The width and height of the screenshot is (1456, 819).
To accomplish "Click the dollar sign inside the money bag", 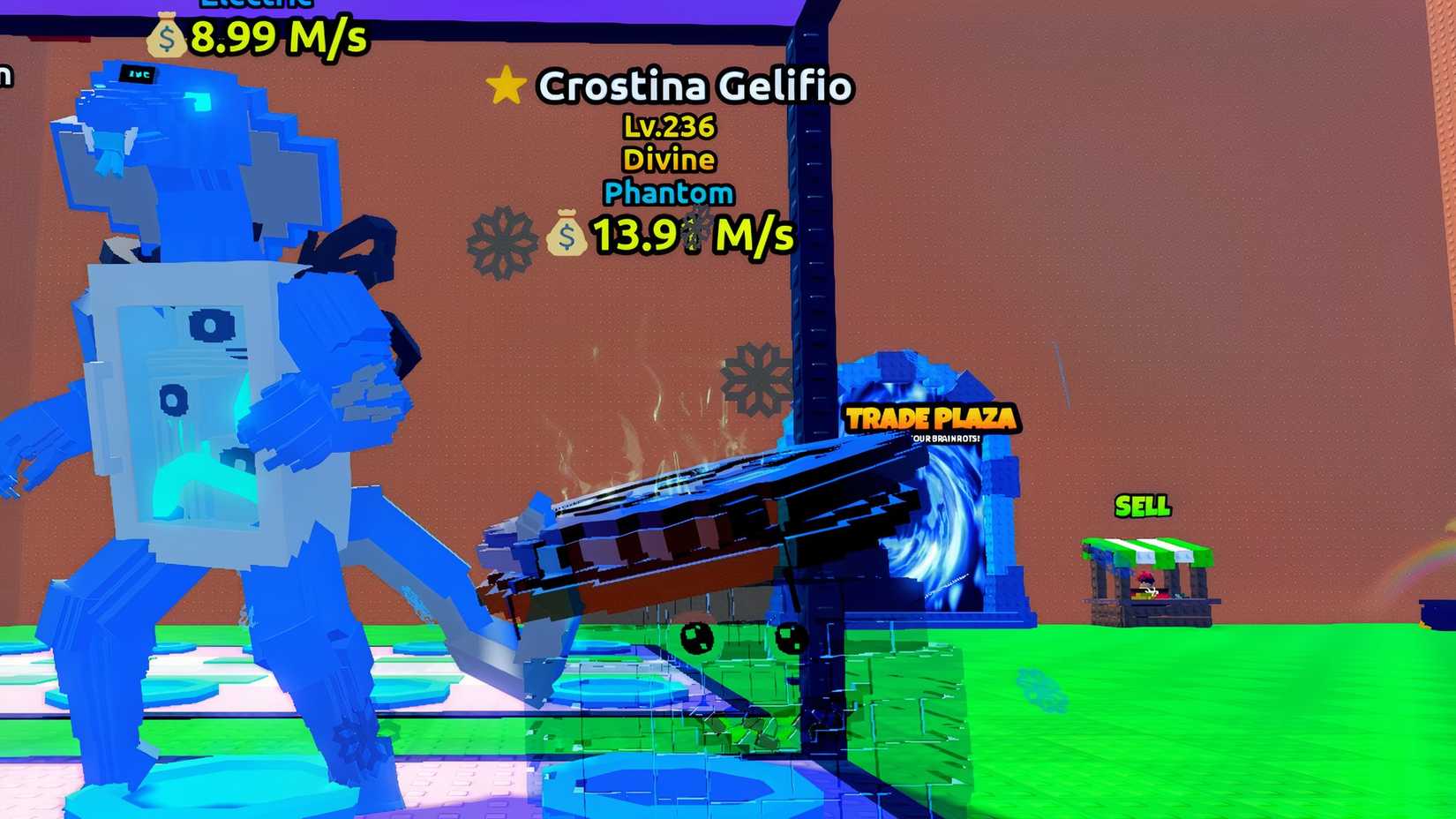I will point(569,237).
